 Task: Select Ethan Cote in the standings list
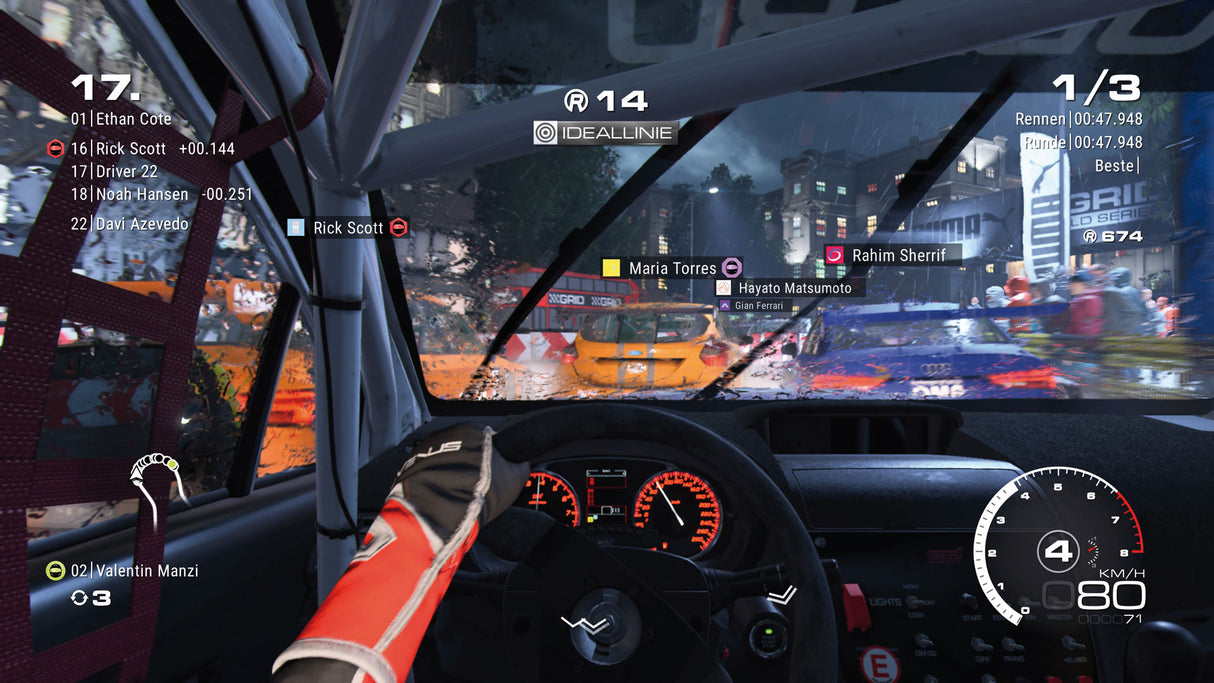click(x=121, y=119)
